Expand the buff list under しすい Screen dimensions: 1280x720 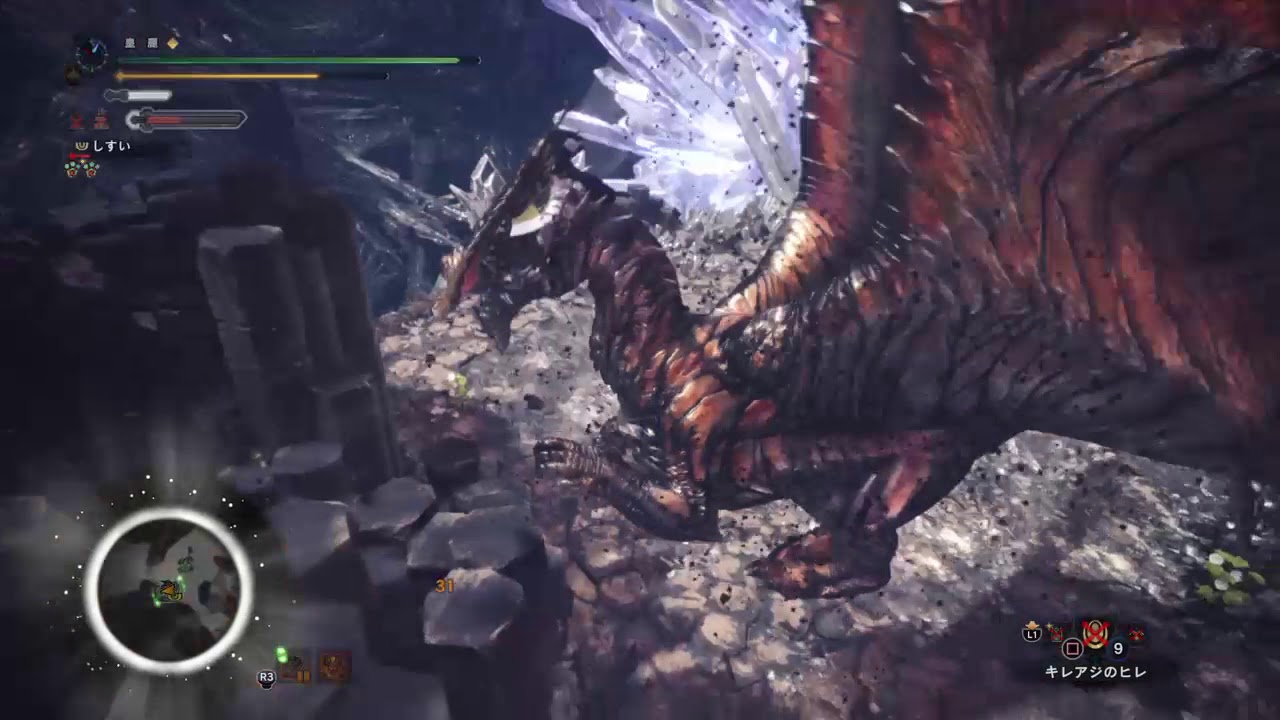(81, 168)
